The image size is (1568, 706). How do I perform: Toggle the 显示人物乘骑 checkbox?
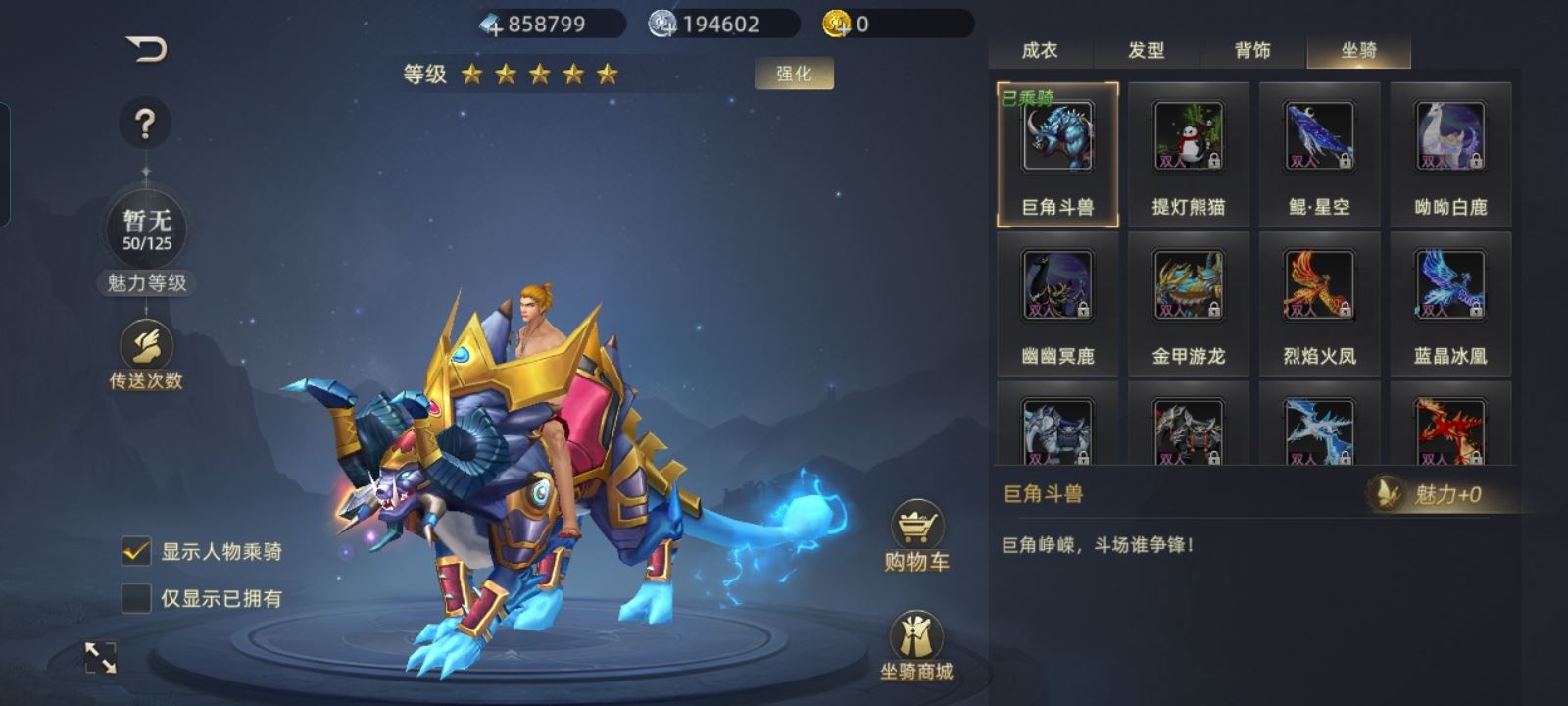pyautogui.click(x=136, y=551)
